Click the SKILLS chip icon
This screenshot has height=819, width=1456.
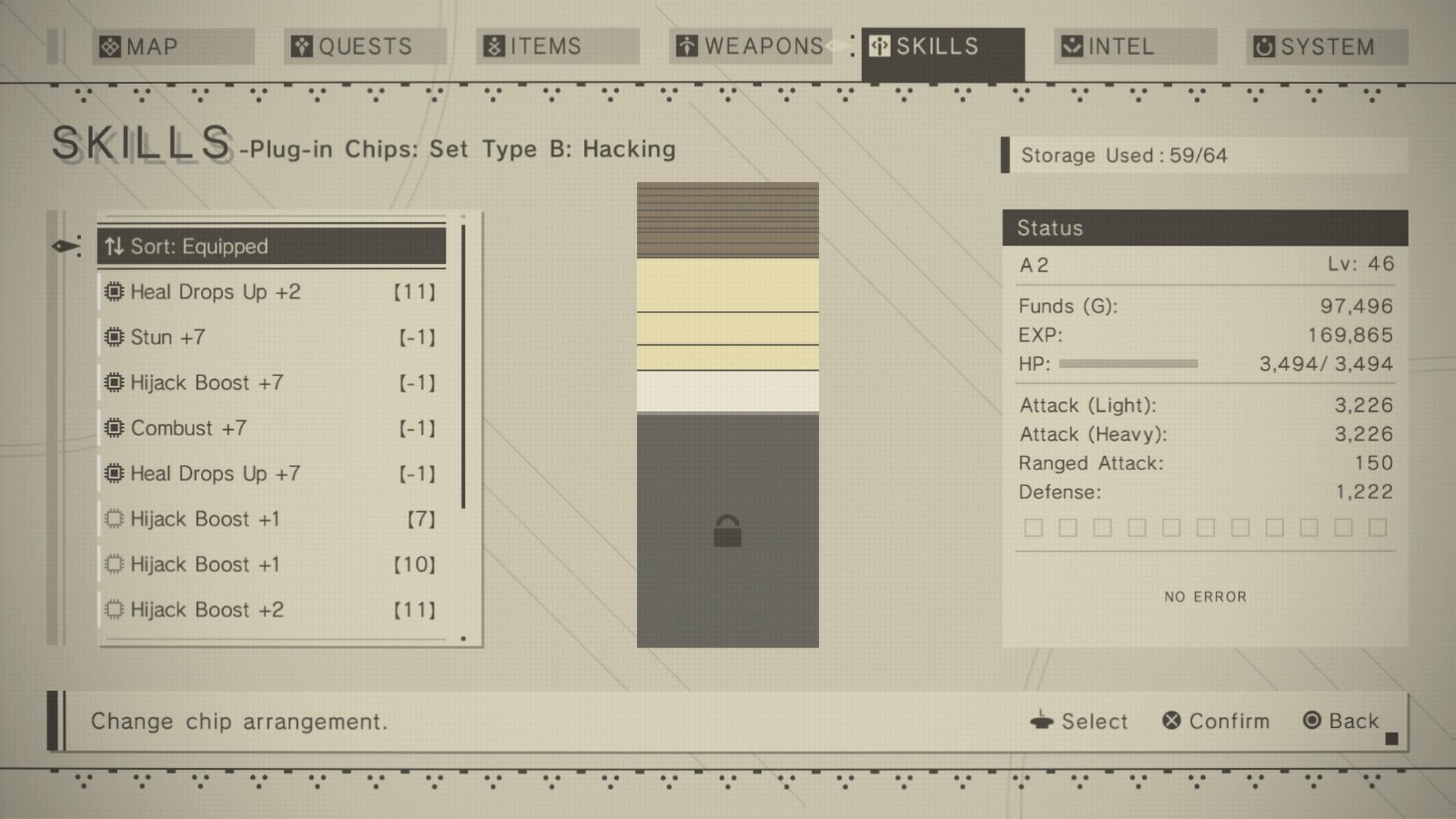[x=878, y=46]
